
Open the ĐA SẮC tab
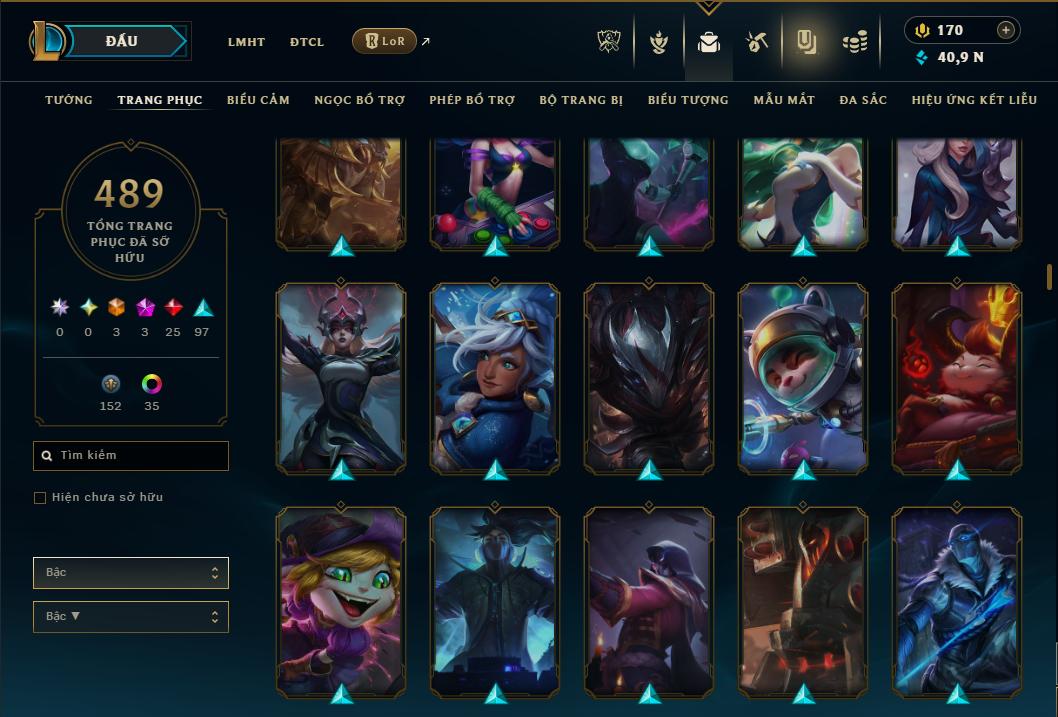coord(863,100)
